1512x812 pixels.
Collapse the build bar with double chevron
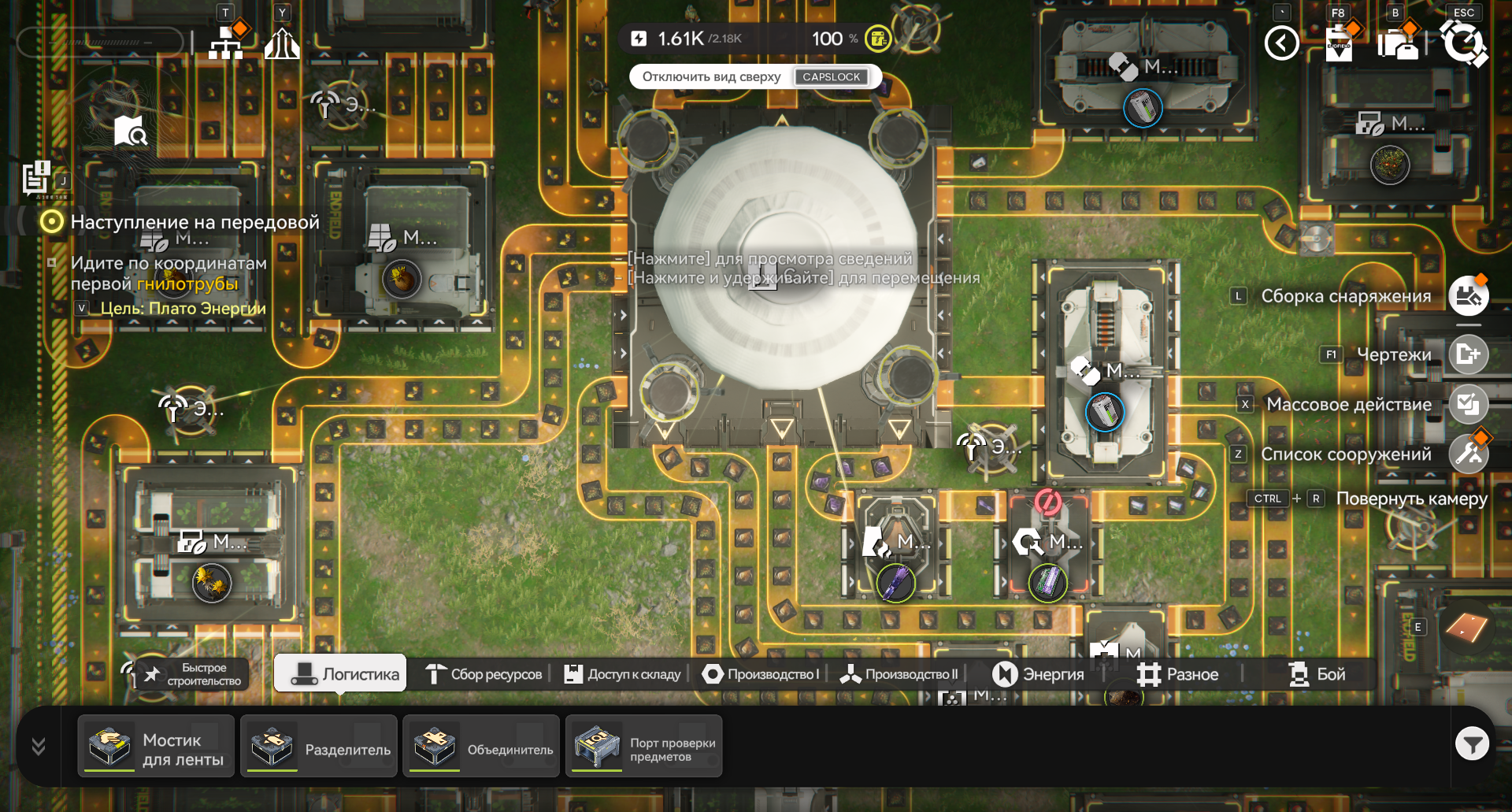coord(38,746)
